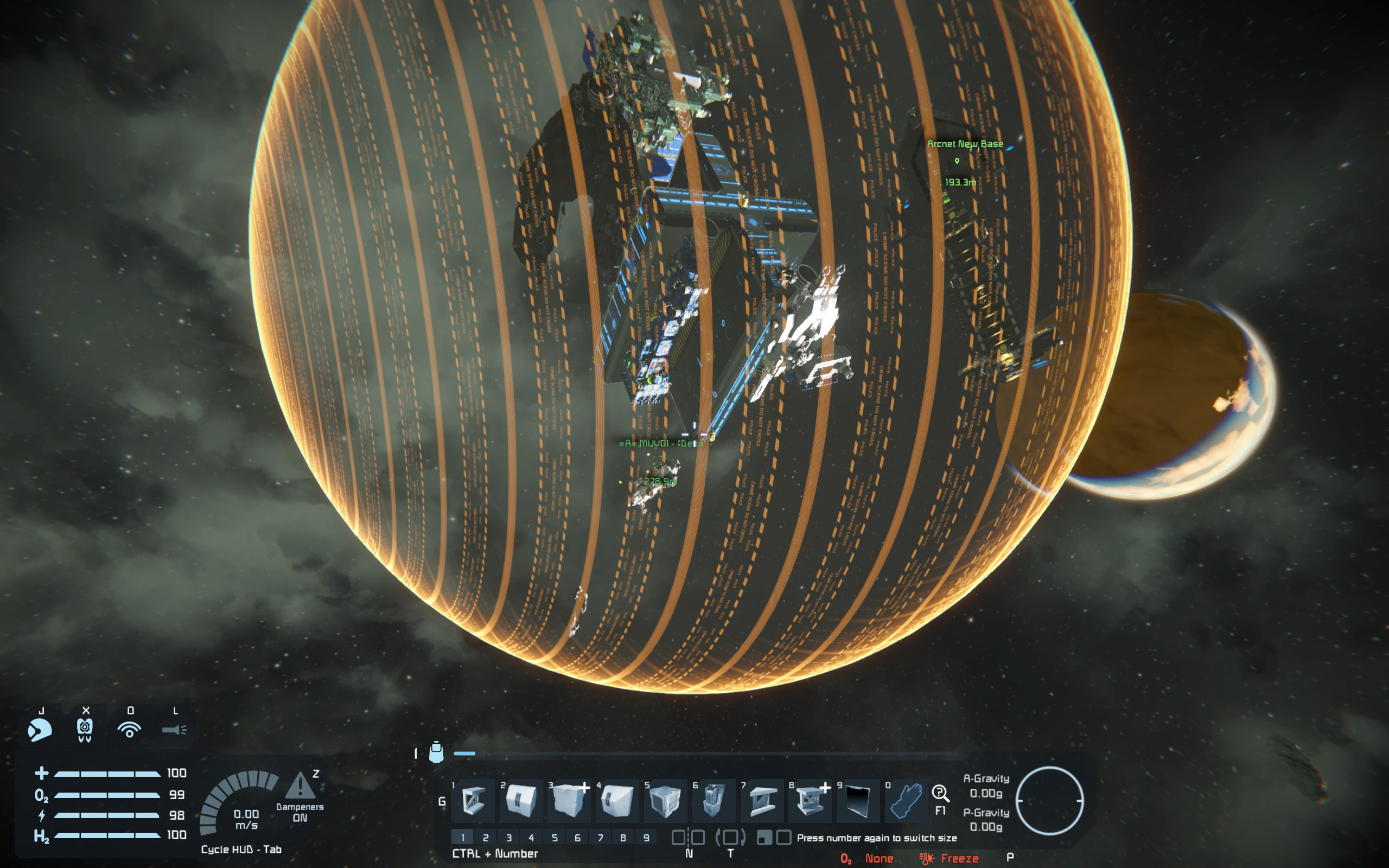Screen dimensions: 1389x868
Task: Switch to toolbar page 9
Action: pyautogui.click(x=646, y=838)
